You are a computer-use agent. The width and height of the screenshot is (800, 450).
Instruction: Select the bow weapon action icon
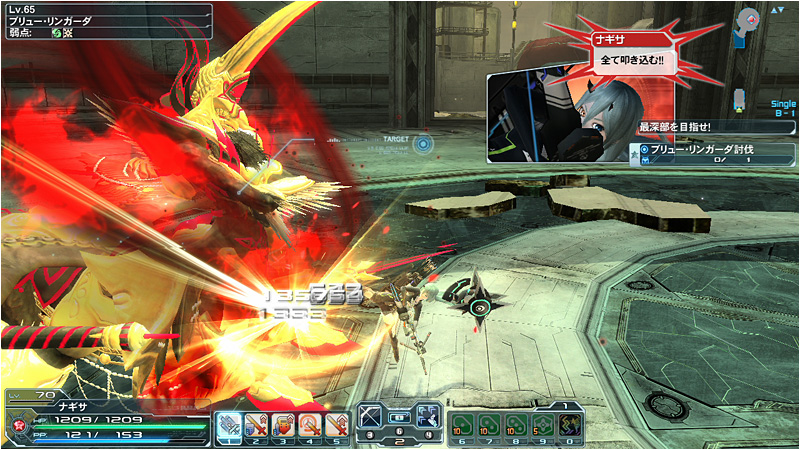tap(371, 414)
